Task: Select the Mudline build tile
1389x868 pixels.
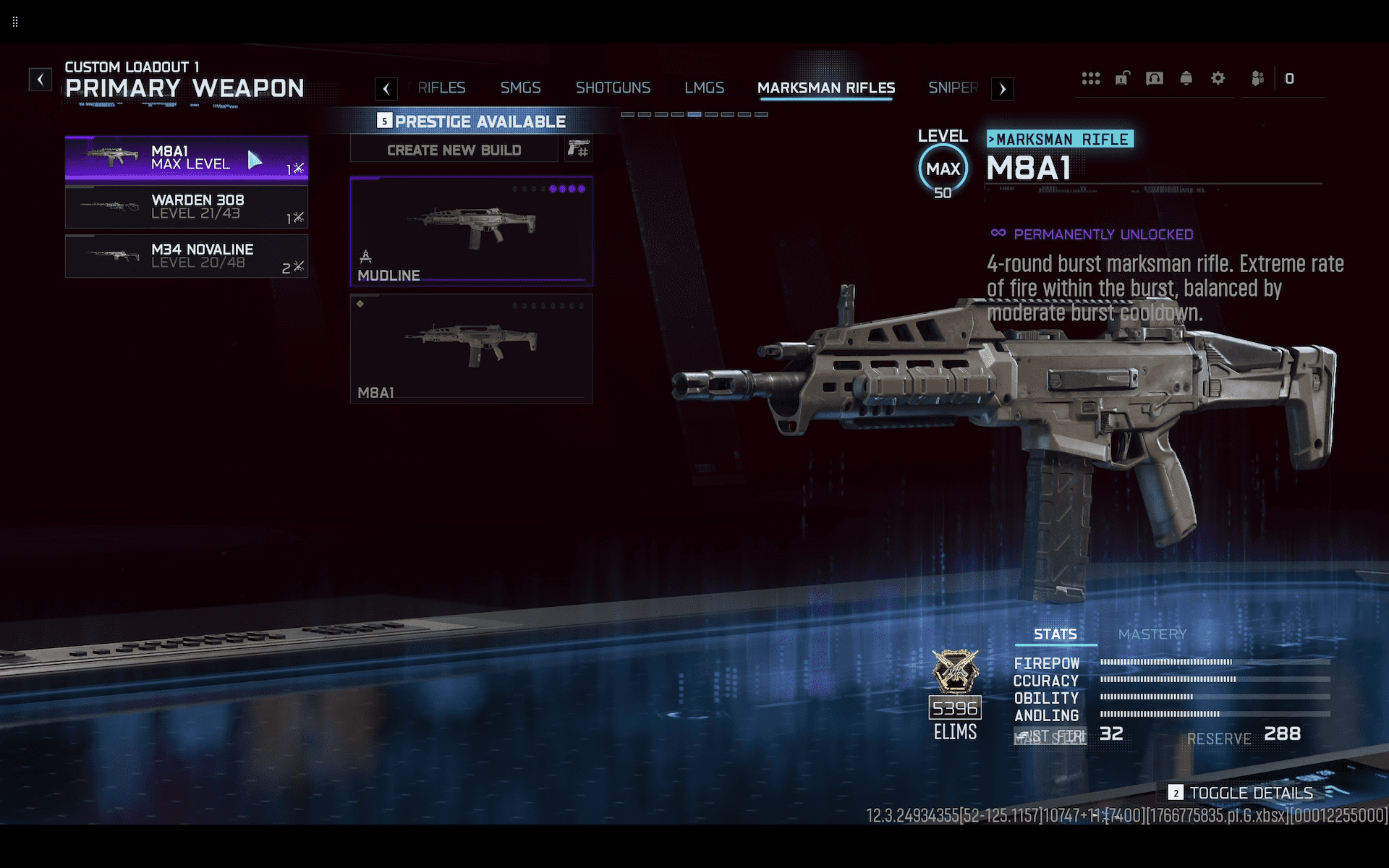Action: pos(471,231)
